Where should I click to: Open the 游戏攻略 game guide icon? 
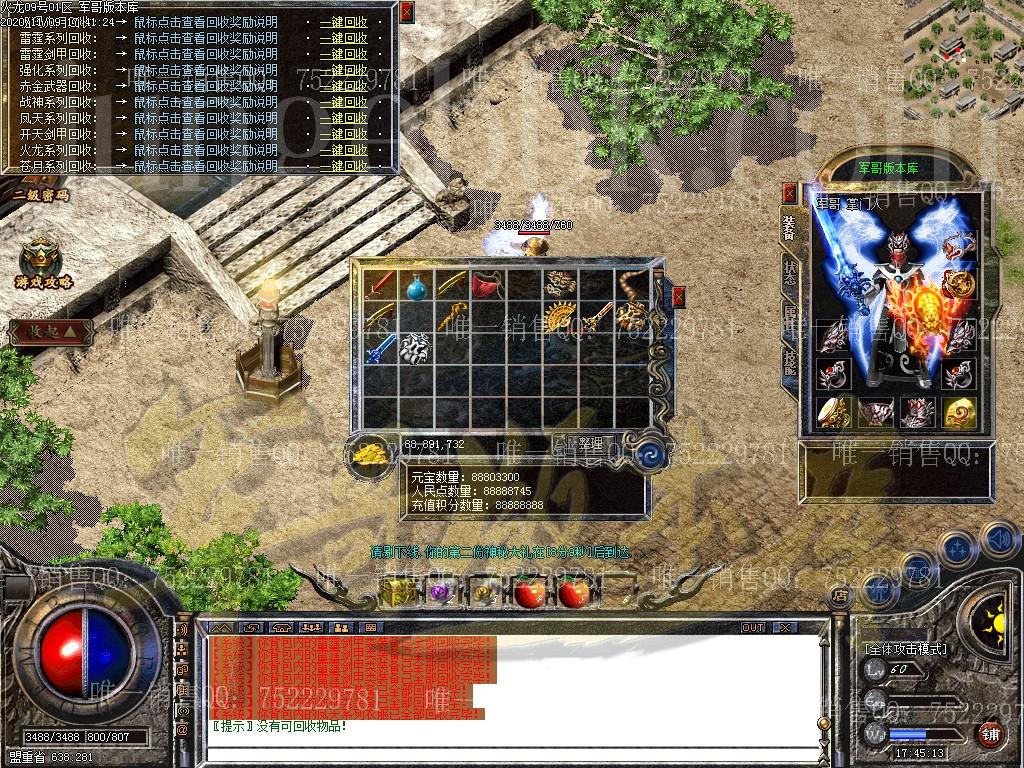[42, 262]
